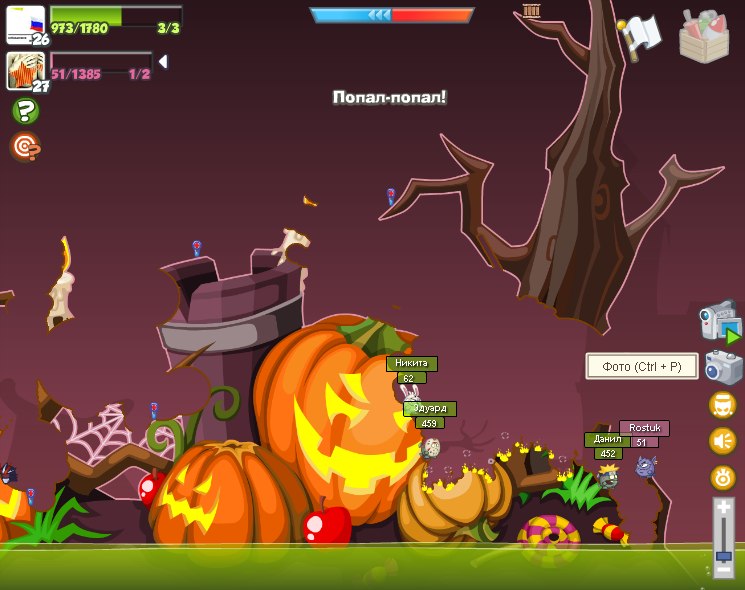Open the weapon crate in the corner

coord(704,37)
